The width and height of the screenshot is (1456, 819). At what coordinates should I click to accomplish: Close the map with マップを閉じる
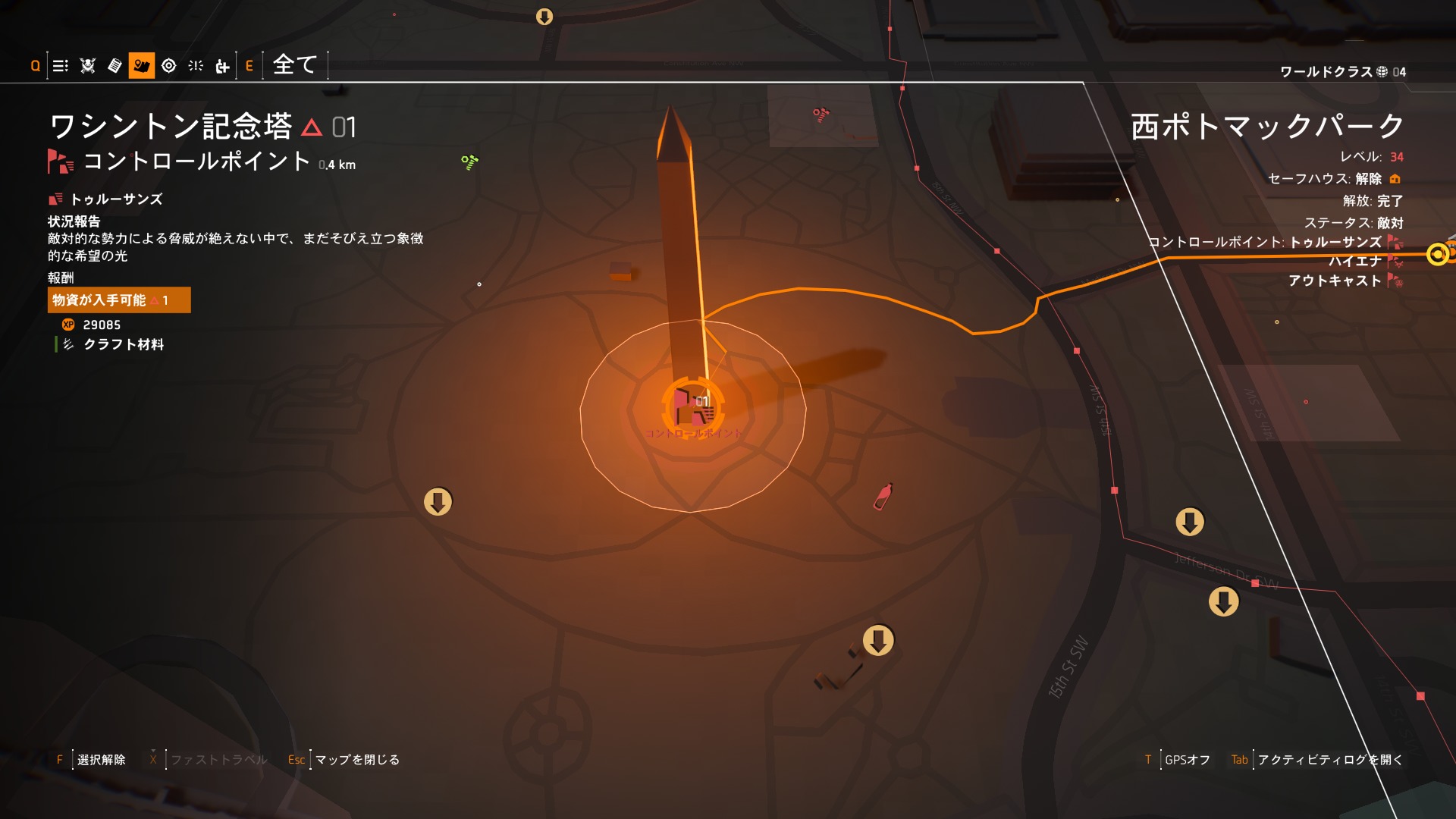tap(356, 760)
